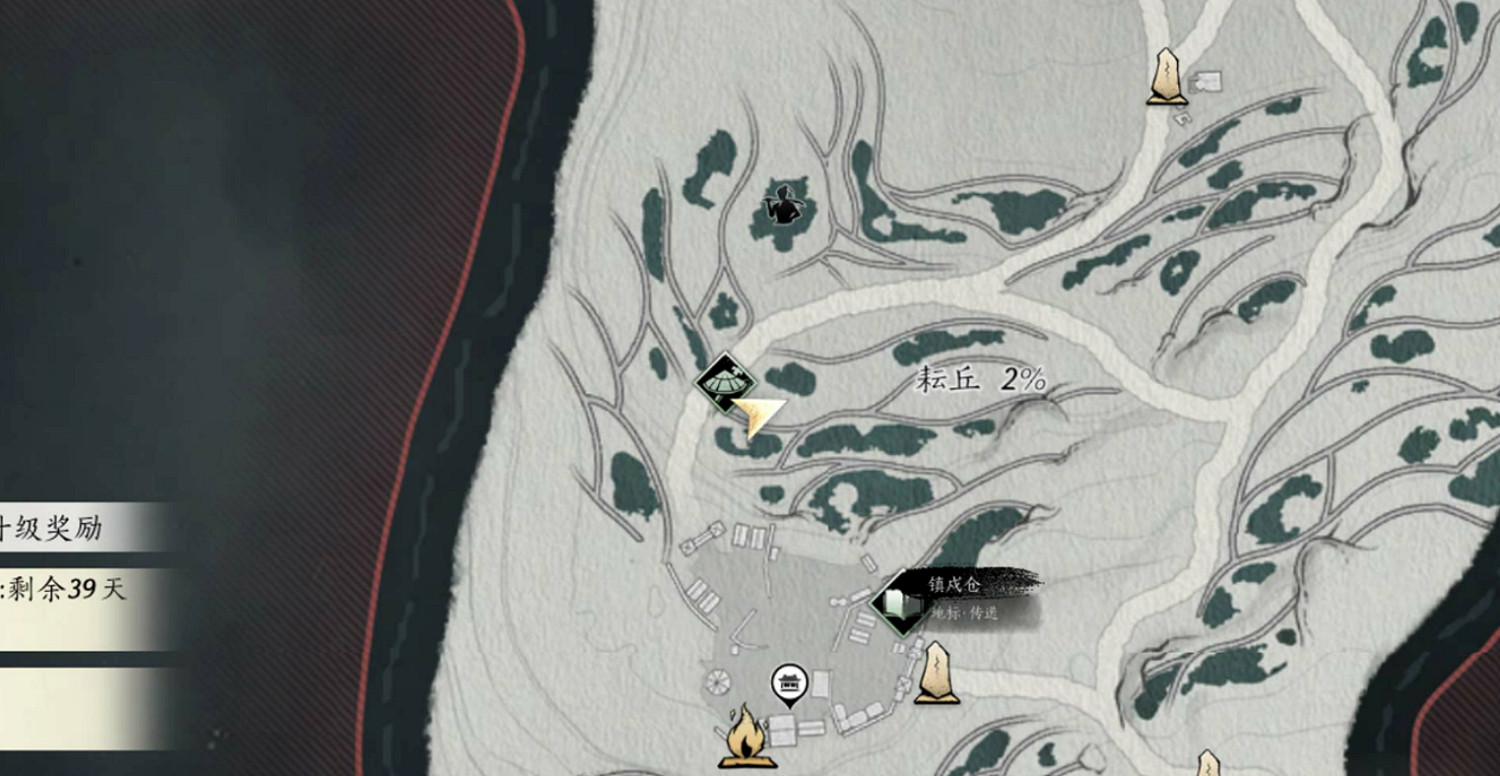Select the bonfire marker south of the village
Screen dimensions: 1500x776
point(745,740)
